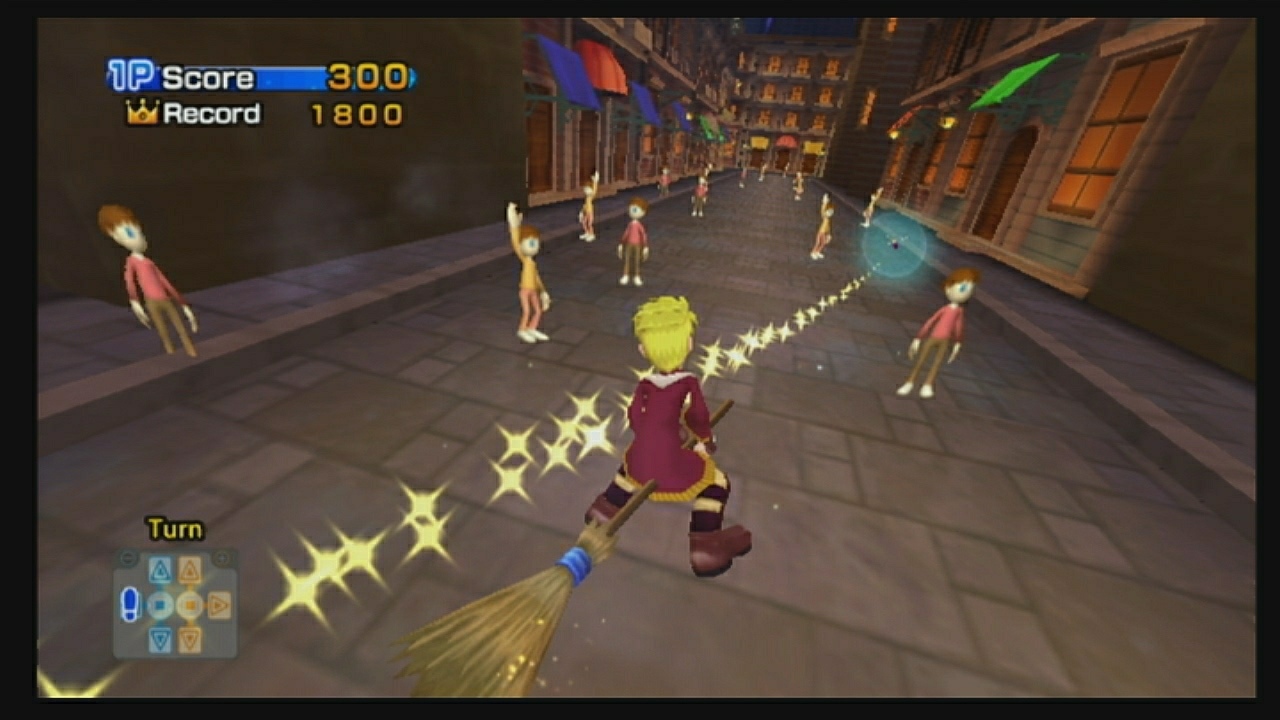
Task: Toggle the orange center square button
Action: coord(190,603)
